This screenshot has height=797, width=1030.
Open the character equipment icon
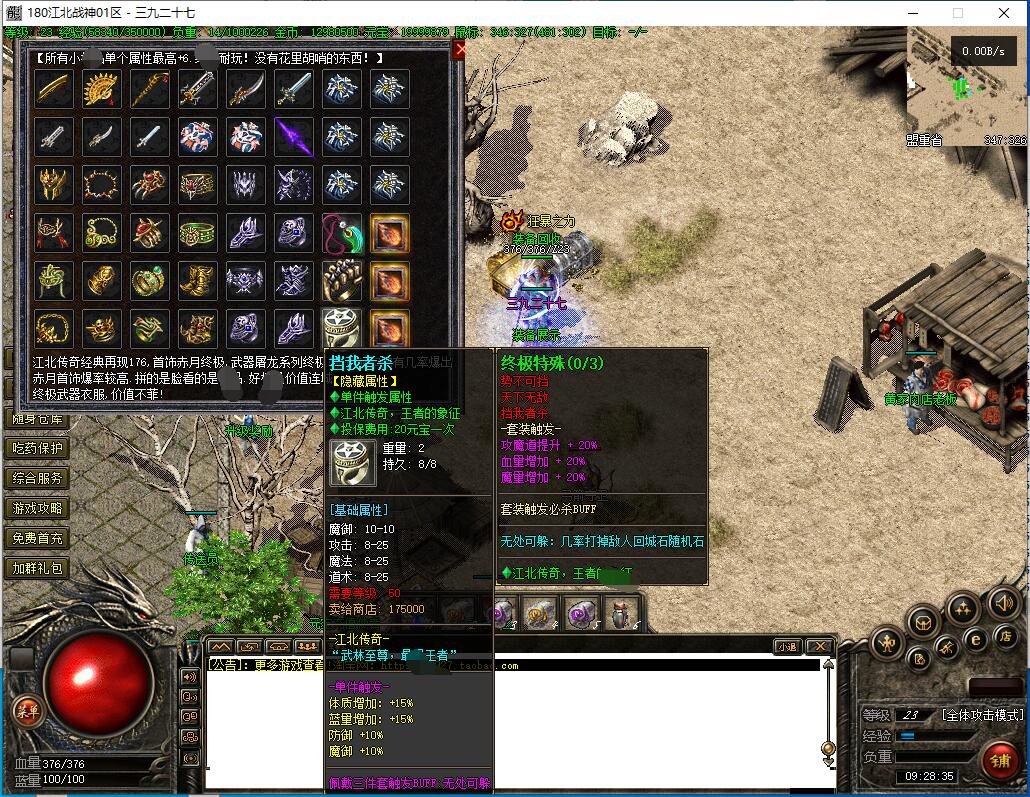887,643
